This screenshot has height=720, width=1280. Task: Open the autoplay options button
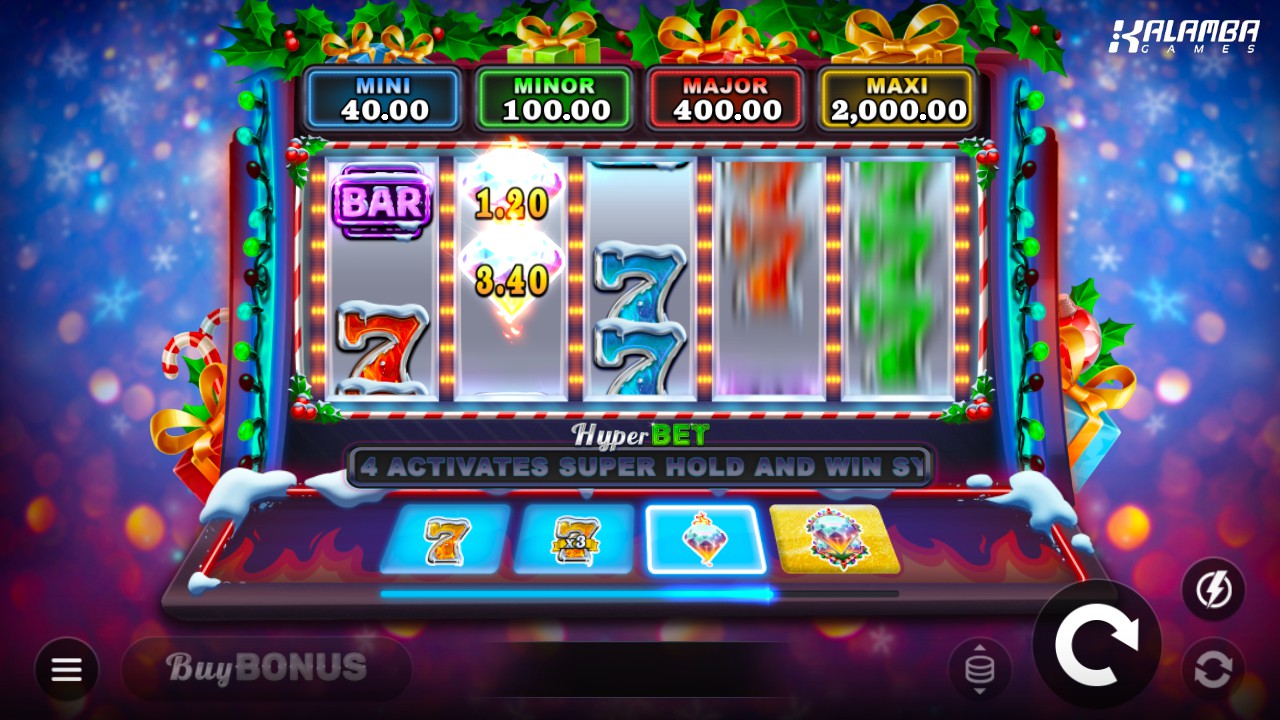pos(1213,669)
